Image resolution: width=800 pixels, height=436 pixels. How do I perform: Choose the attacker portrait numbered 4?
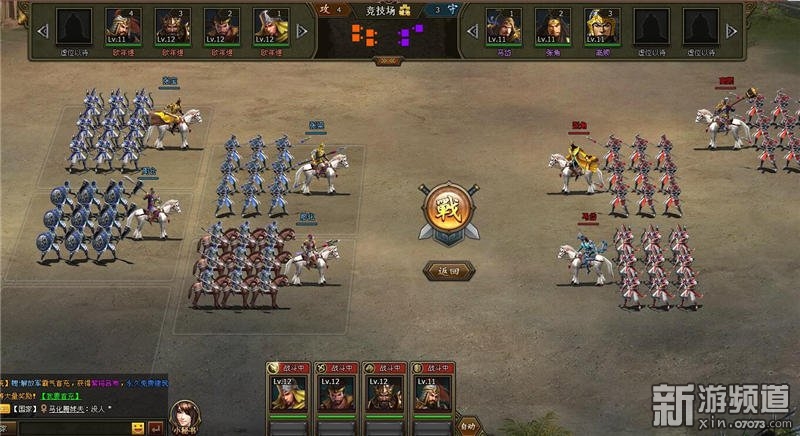click(122, 28)
